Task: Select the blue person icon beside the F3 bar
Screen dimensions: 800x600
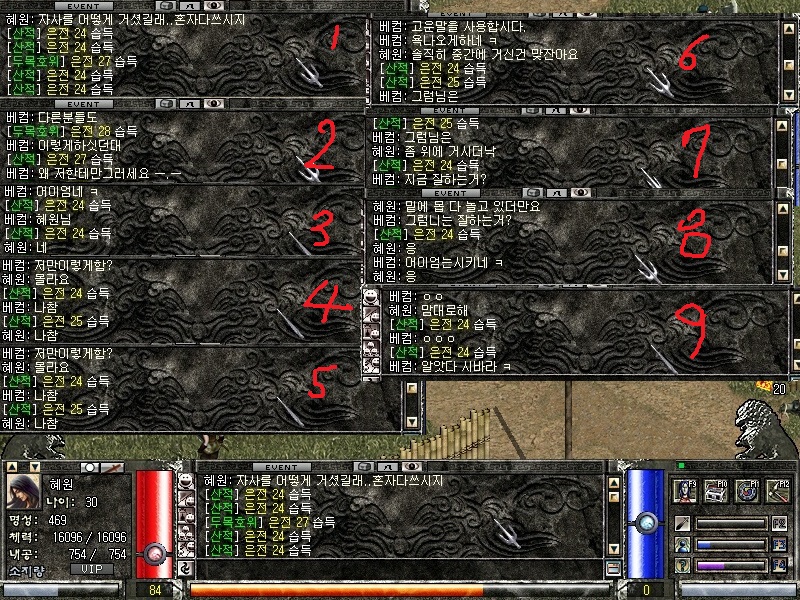Action: (x=682, y=545)
